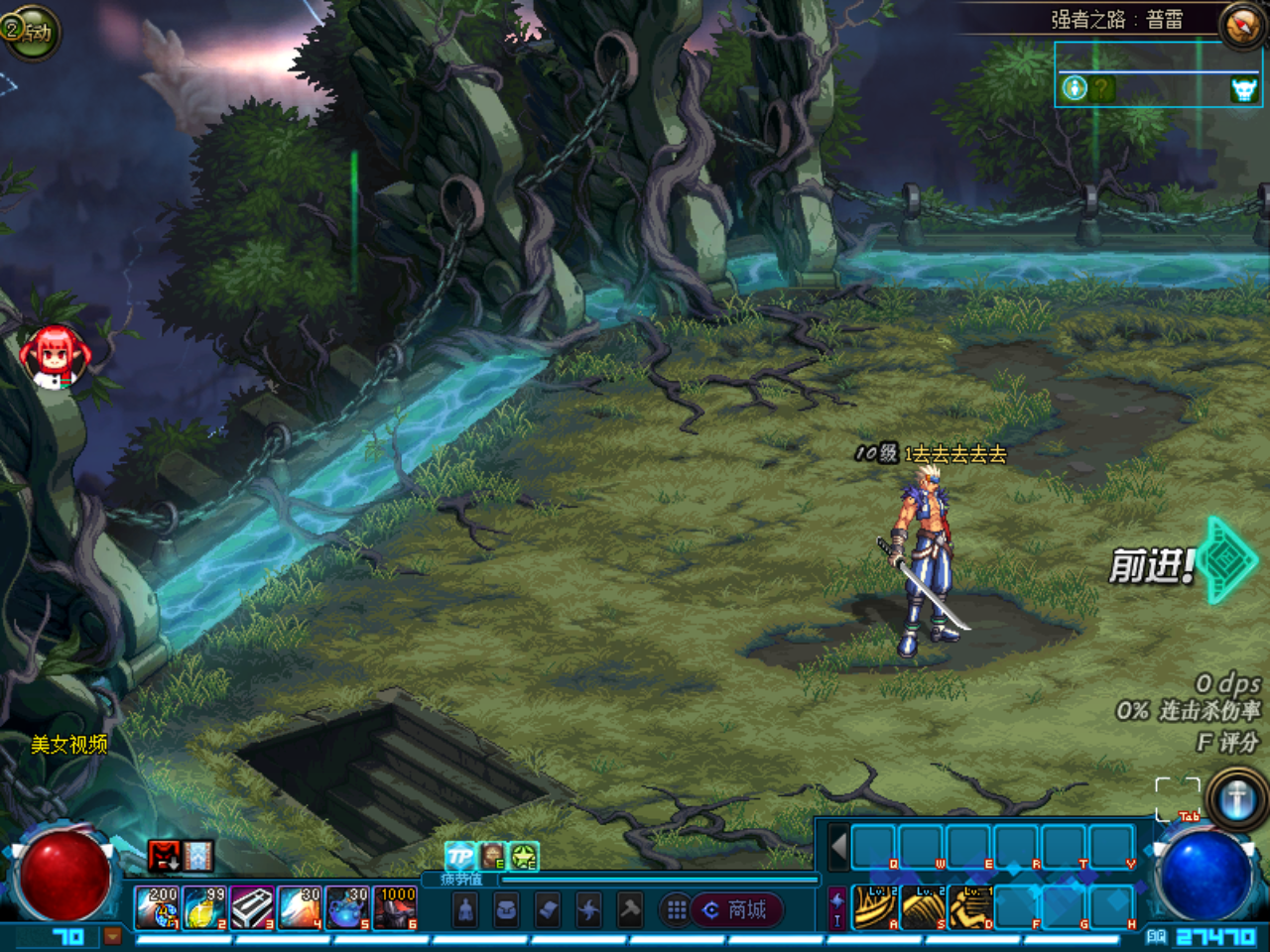The width and height of the screenshot is (1270, 952).
Task: Open the grid menu button beside the shop
Action: (x=677, y=909)
